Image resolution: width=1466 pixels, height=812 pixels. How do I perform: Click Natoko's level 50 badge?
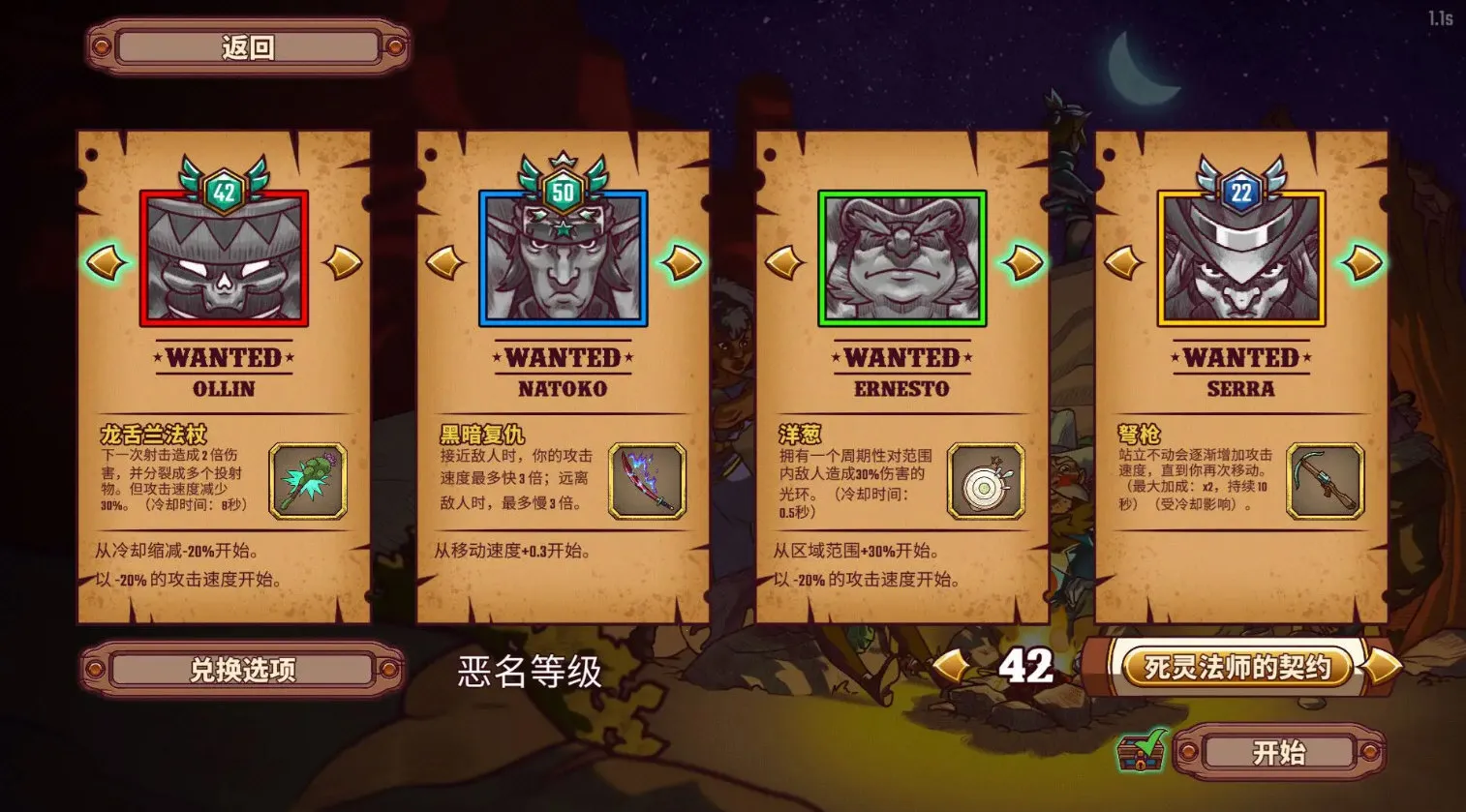point(563,190)
